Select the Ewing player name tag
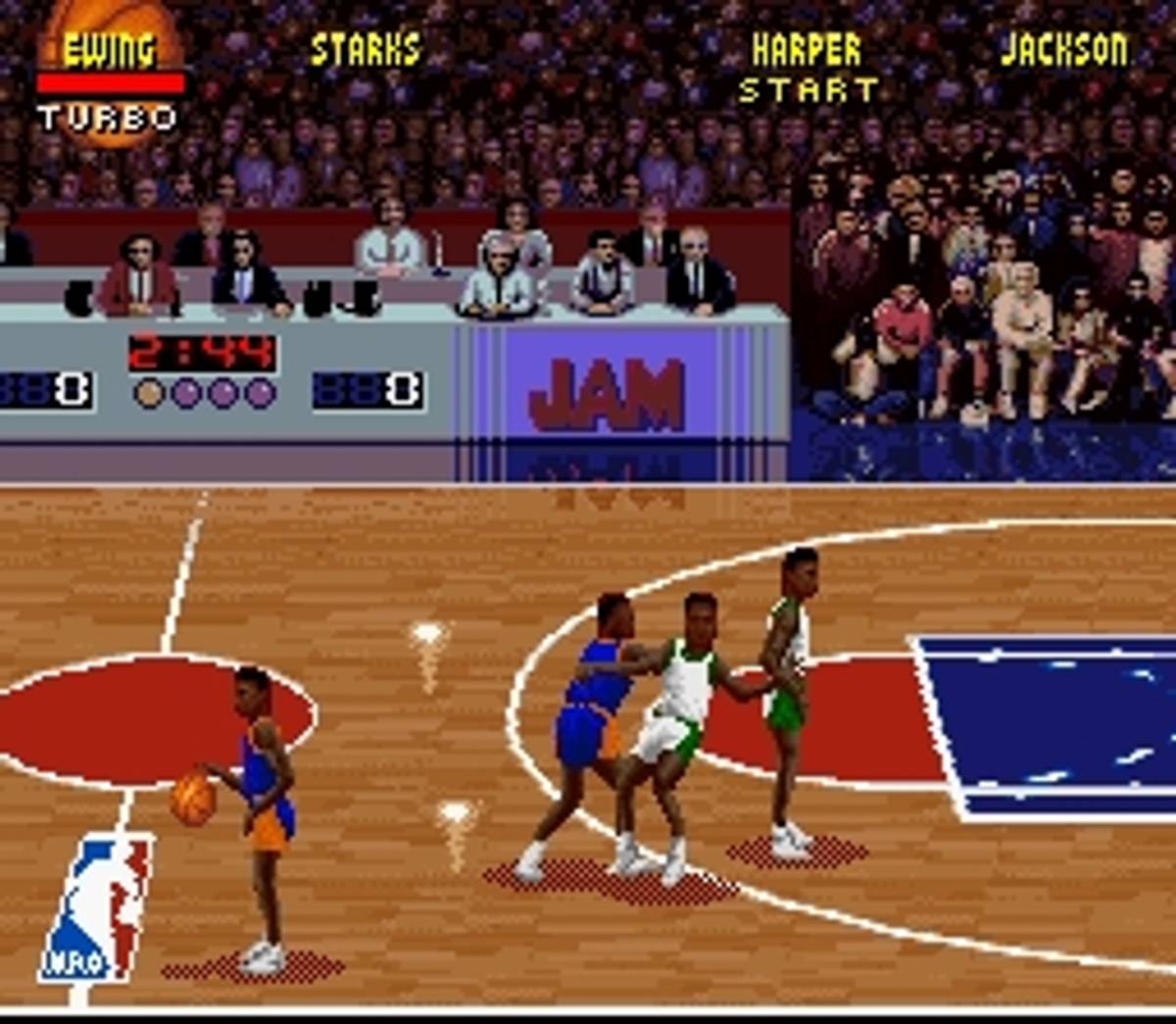1176x1024 pixels. 109,50
